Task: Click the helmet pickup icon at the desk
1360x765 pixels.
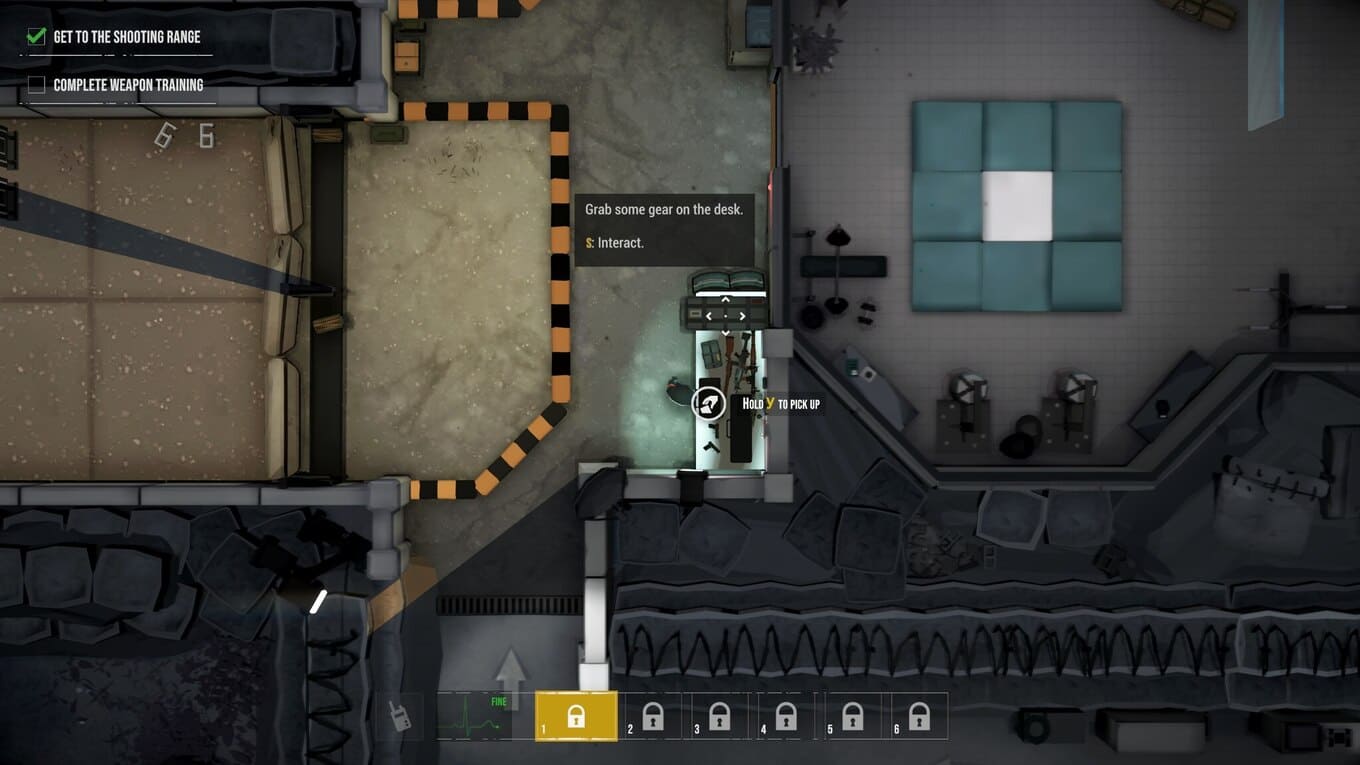Action: 709,403
